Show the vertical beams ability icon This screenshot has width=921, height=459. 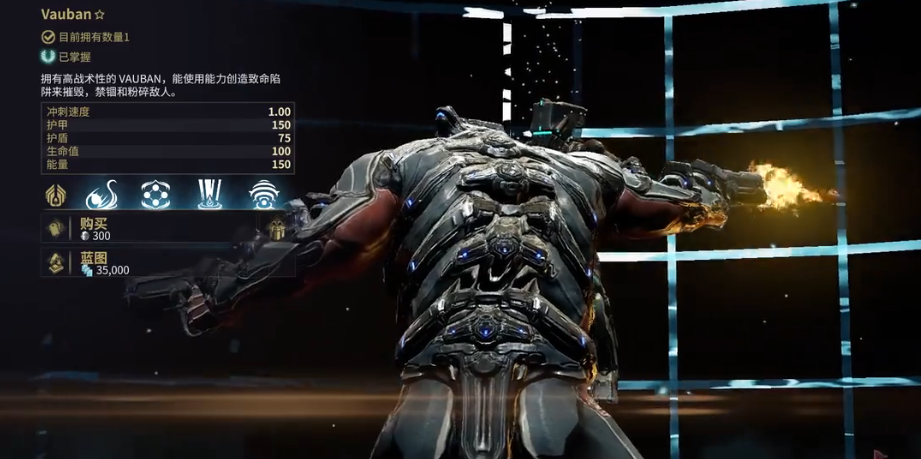[210, 193]
